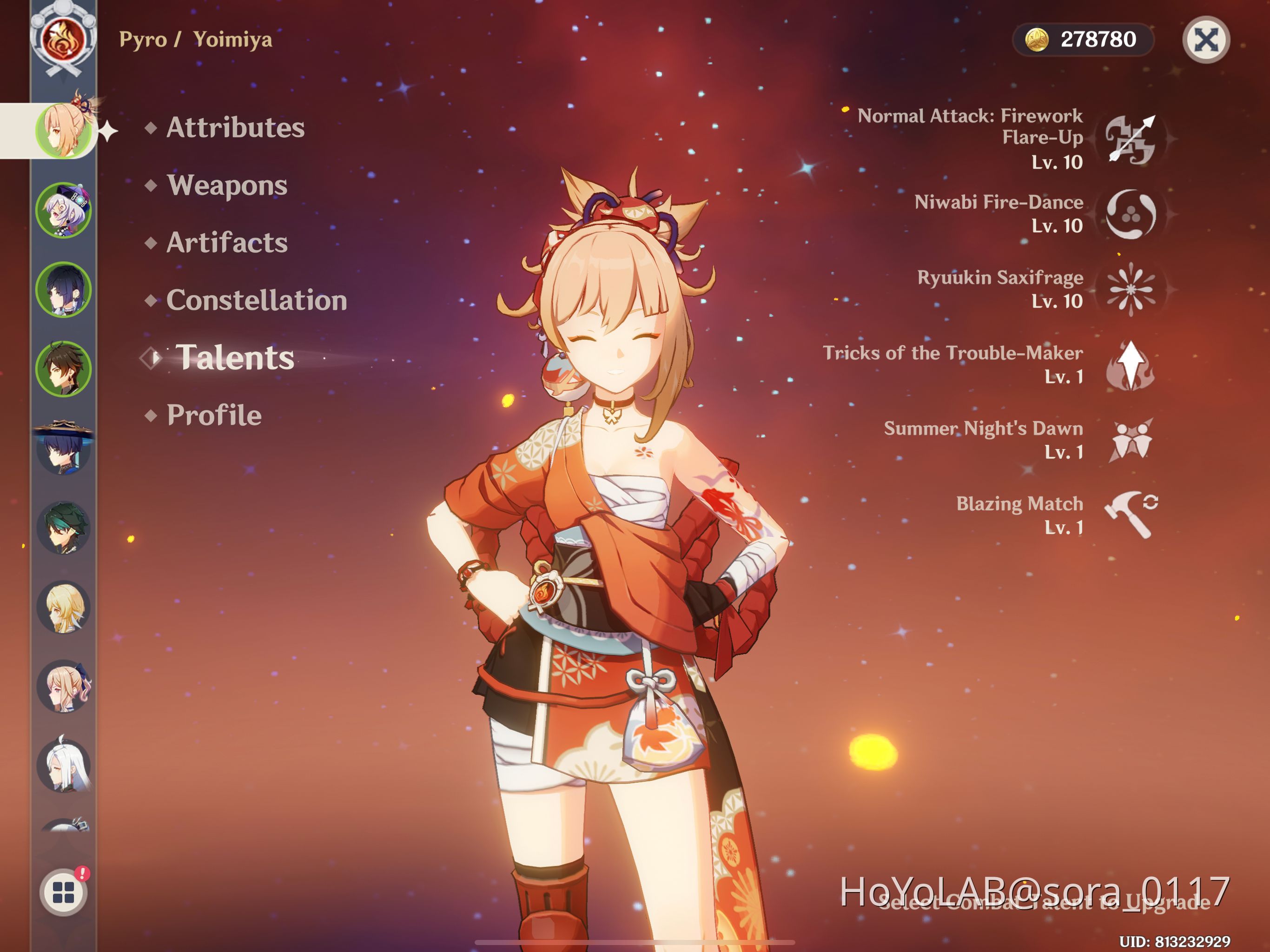Inspect the Blazing Match passive talent
This screenshot has width=1270, height=952.
pos(1130,515)
